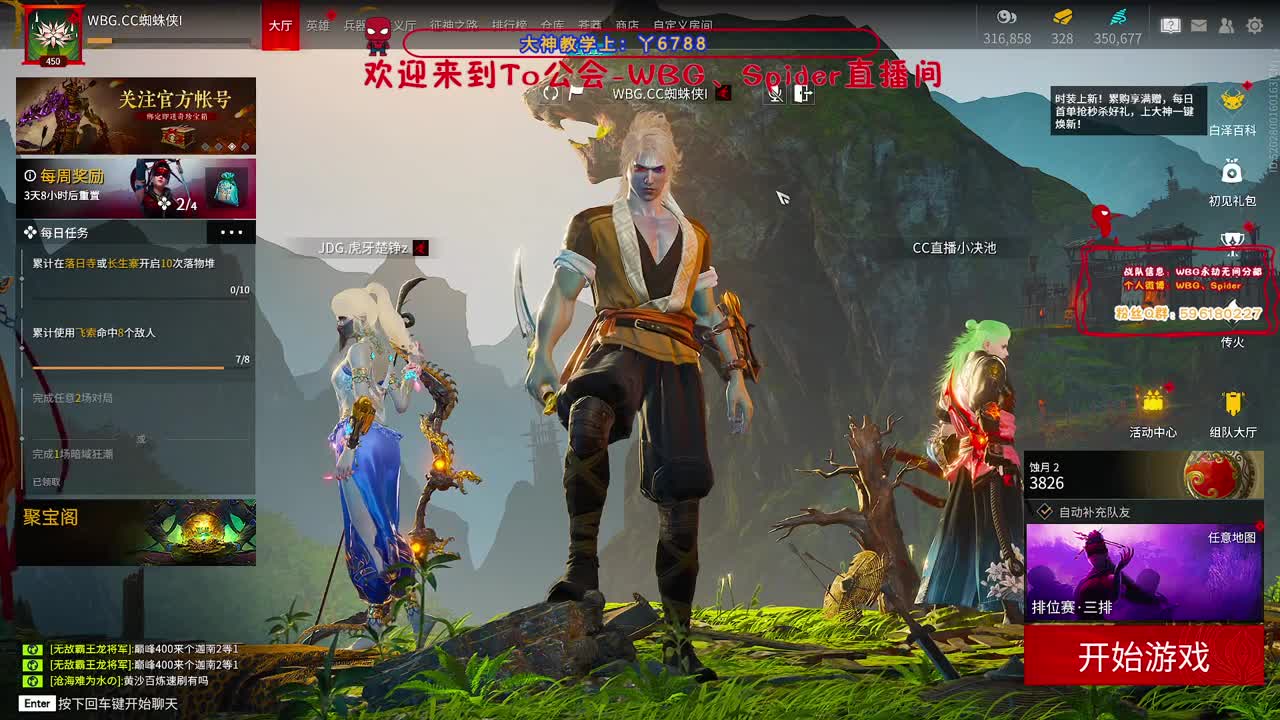Open the settings gear icon
Image resolution: width=1280 pixels, height=720 pixels.
point(1254,25)
